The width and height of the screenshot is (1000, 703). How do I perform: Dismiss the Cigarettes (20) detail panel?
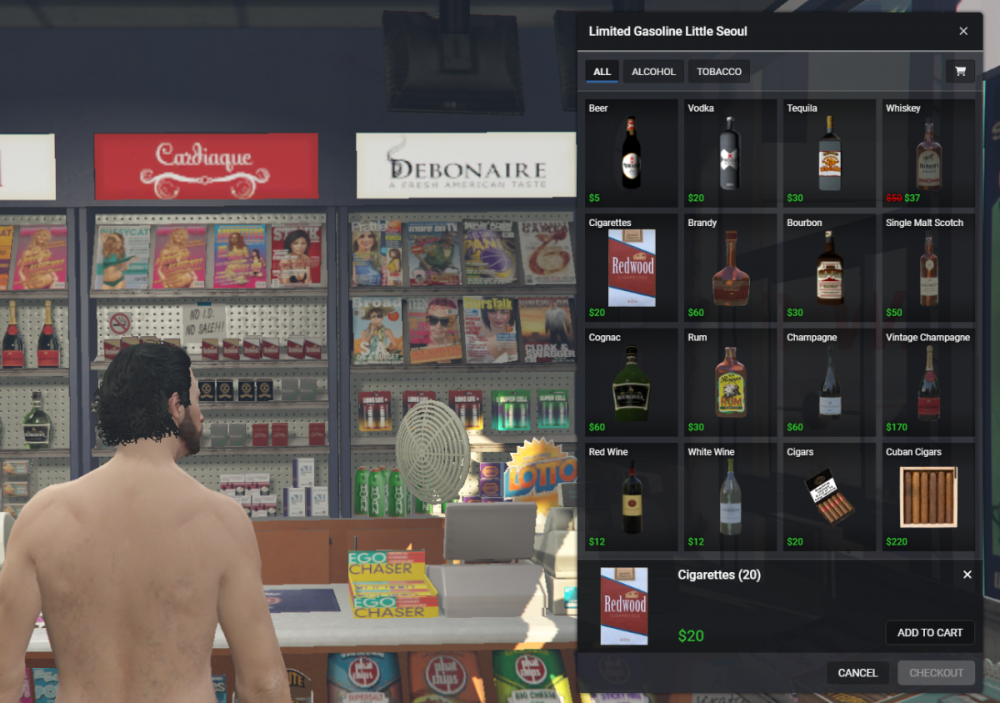[x=967, y=575]
